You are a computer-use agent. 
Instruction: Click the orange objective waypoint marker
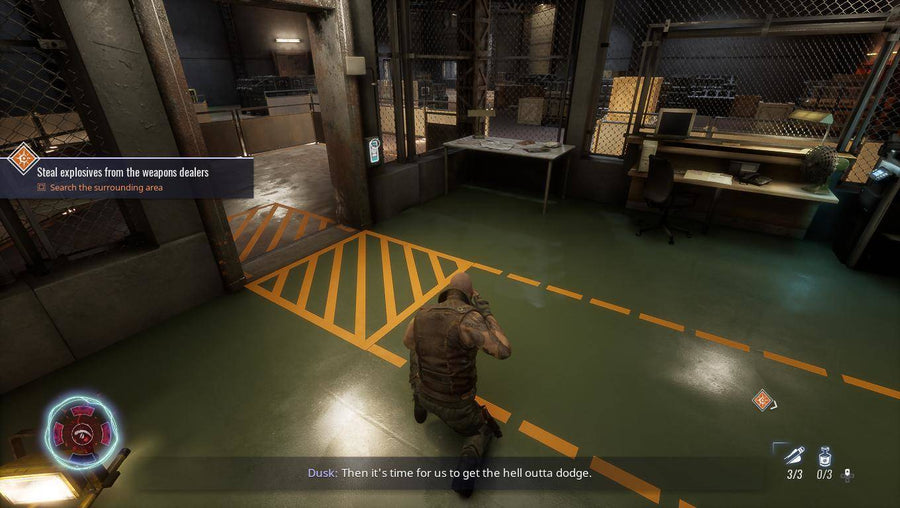point(763,400)
